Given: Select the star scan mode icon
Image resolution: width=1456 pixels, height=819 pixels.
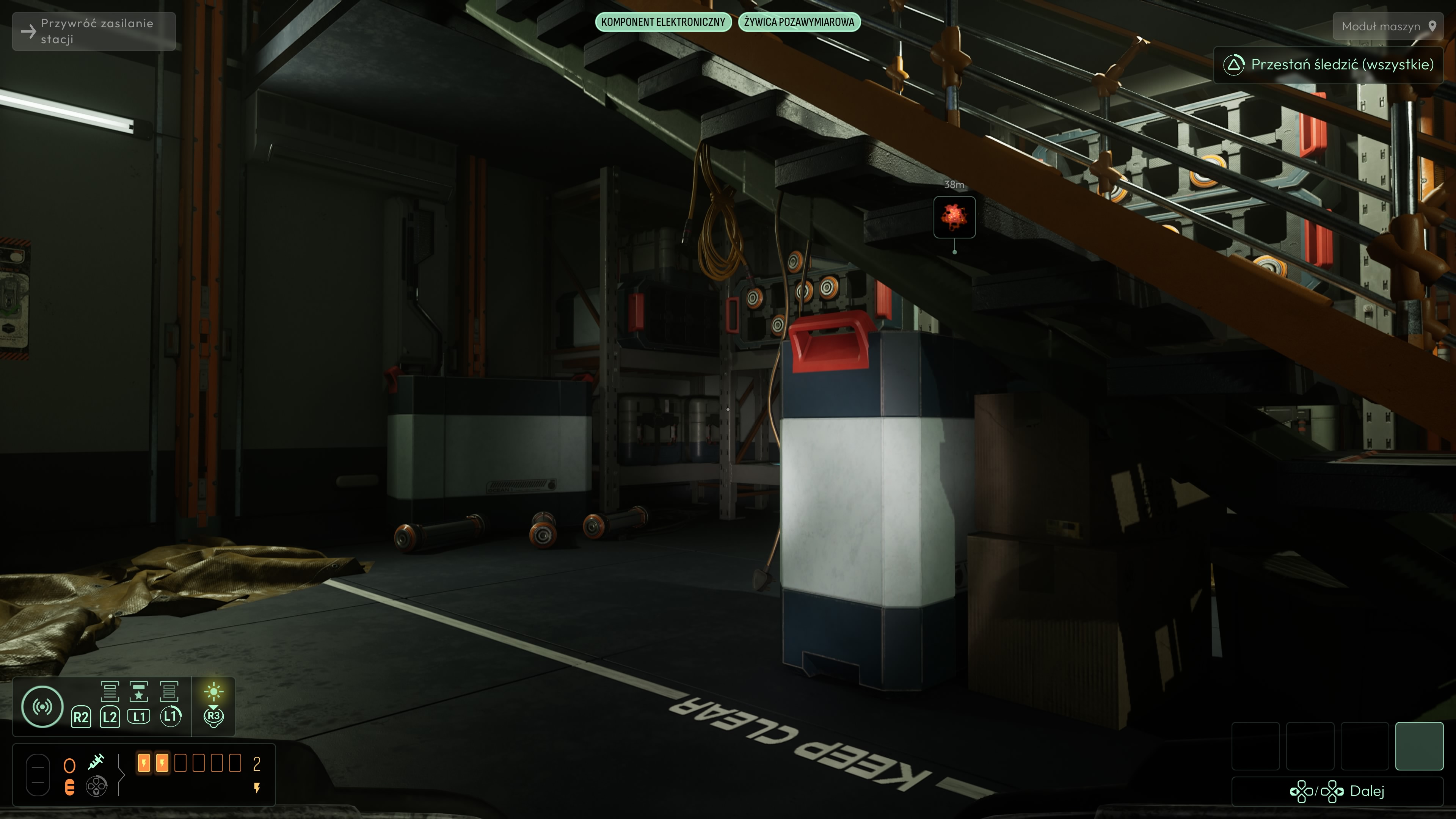Looking at the screenshot, I should (138, 692).
